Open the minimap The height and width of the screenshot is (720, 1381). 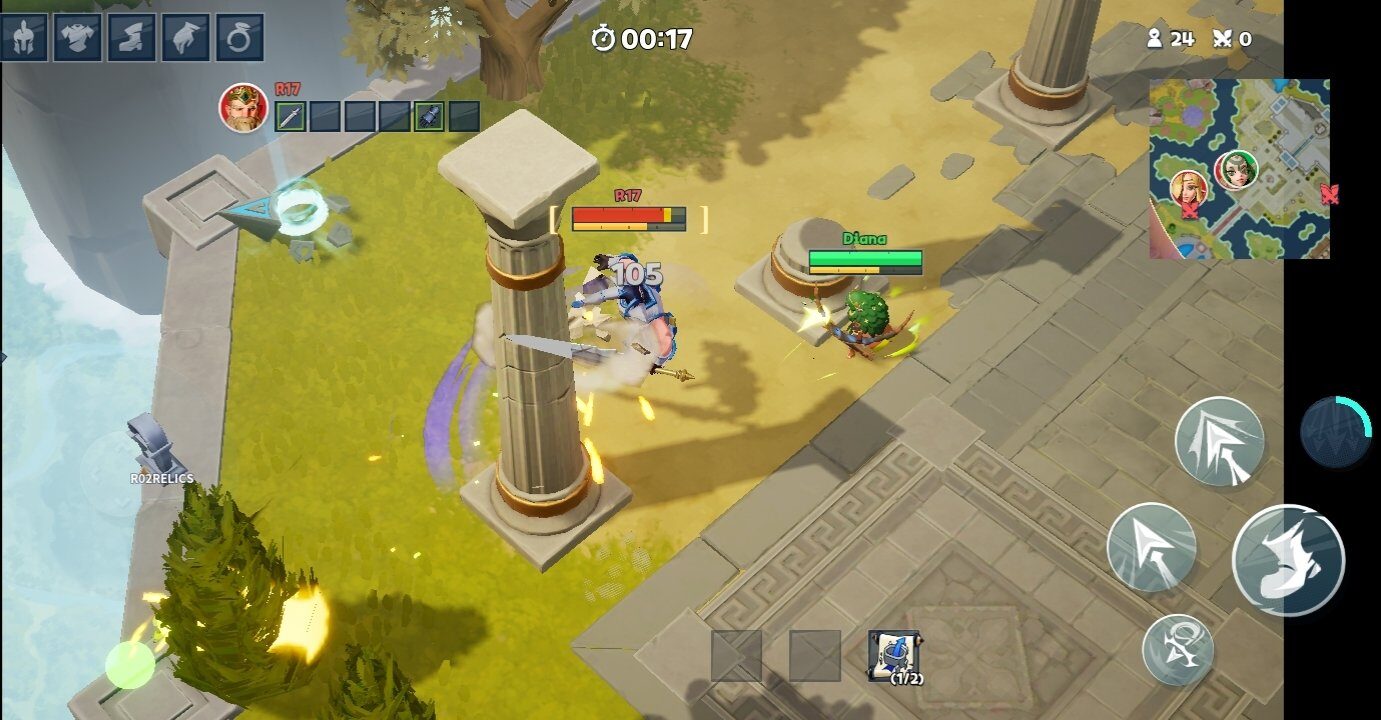pyautogui.click(x=1239, y=169)
